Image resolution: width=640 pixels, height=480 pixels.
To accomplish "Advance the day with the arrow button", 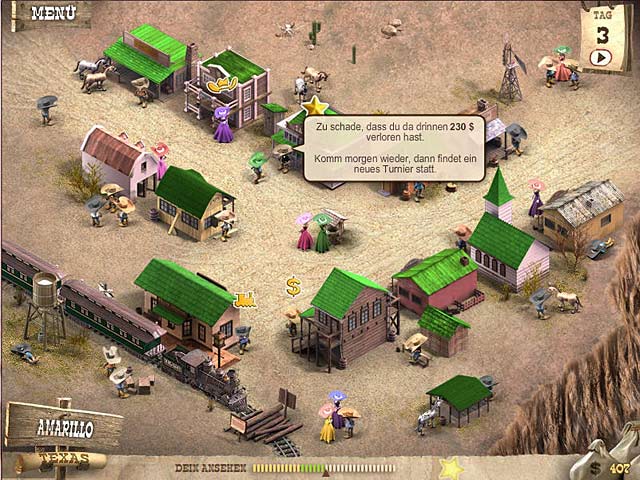I will (x=600, y=57).
